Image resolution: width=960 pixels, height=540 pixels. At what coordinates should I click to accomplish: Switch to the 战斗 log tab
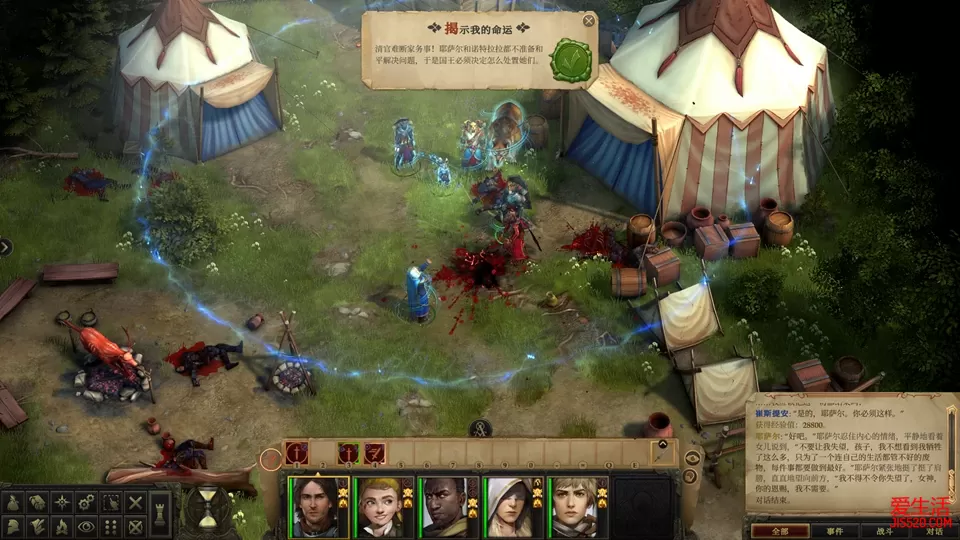pos(885,531)
